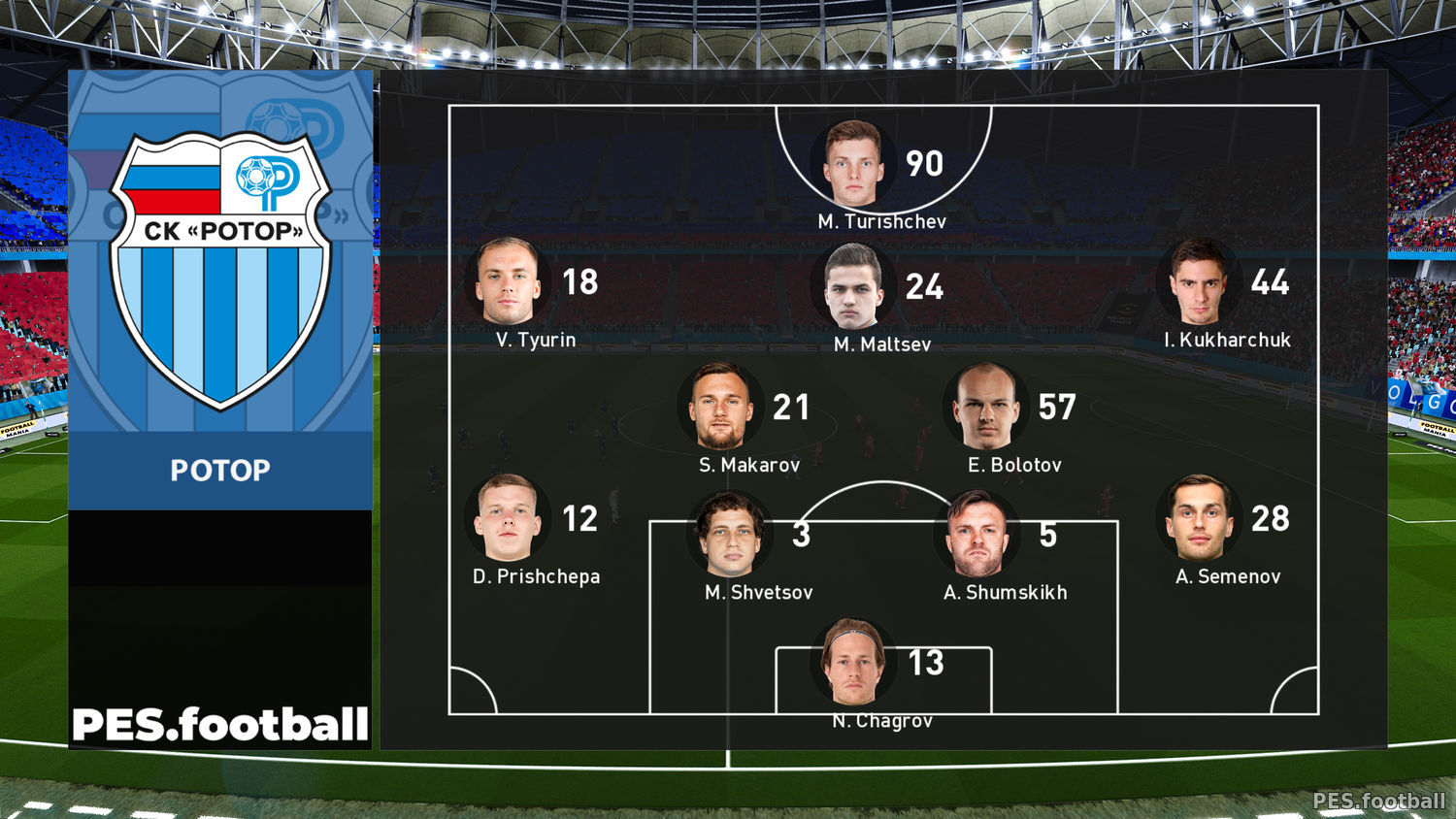The image size is (1456, 819).
Task: Pick I. Kukharchuk number 44
Action: click(x=1270, y=282)
